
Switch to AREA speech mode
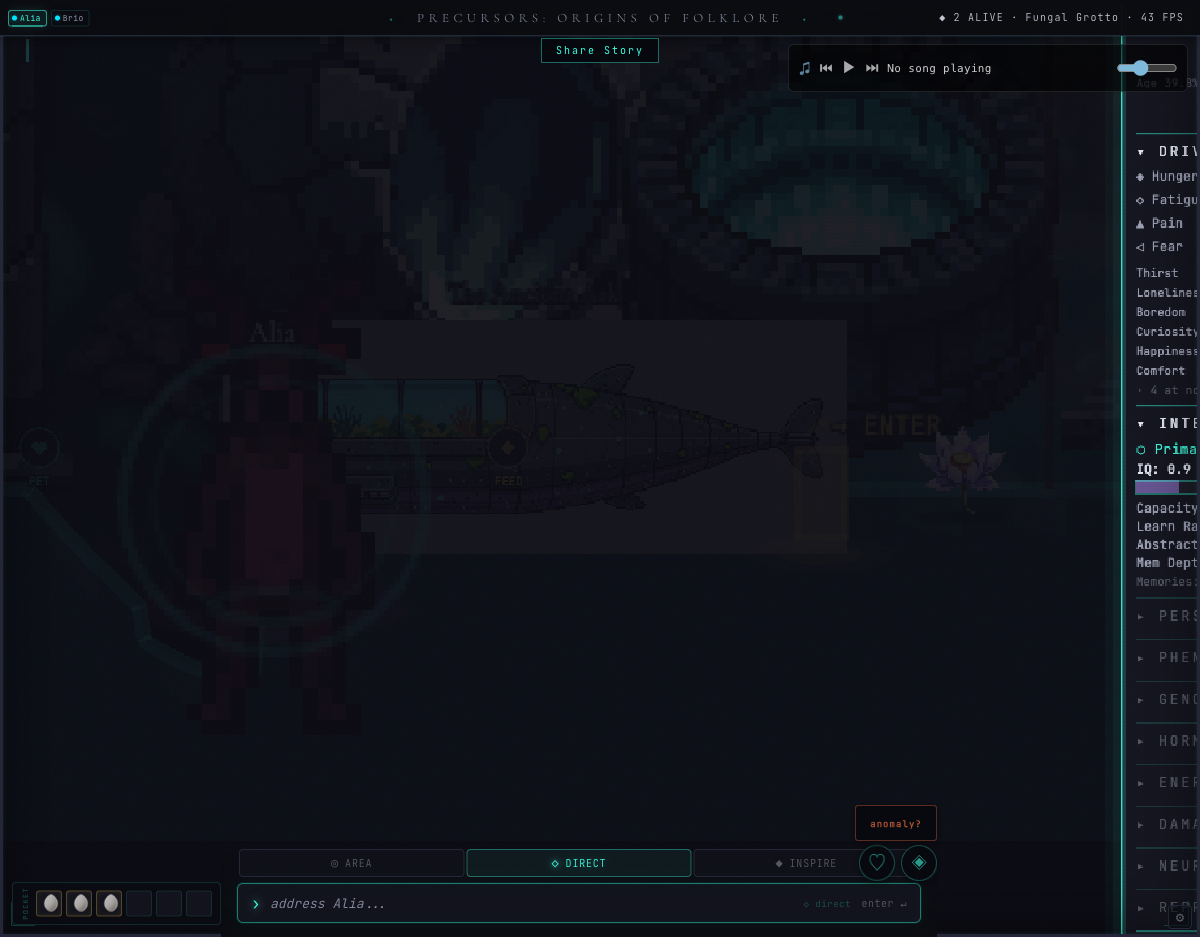pos(351,863)
